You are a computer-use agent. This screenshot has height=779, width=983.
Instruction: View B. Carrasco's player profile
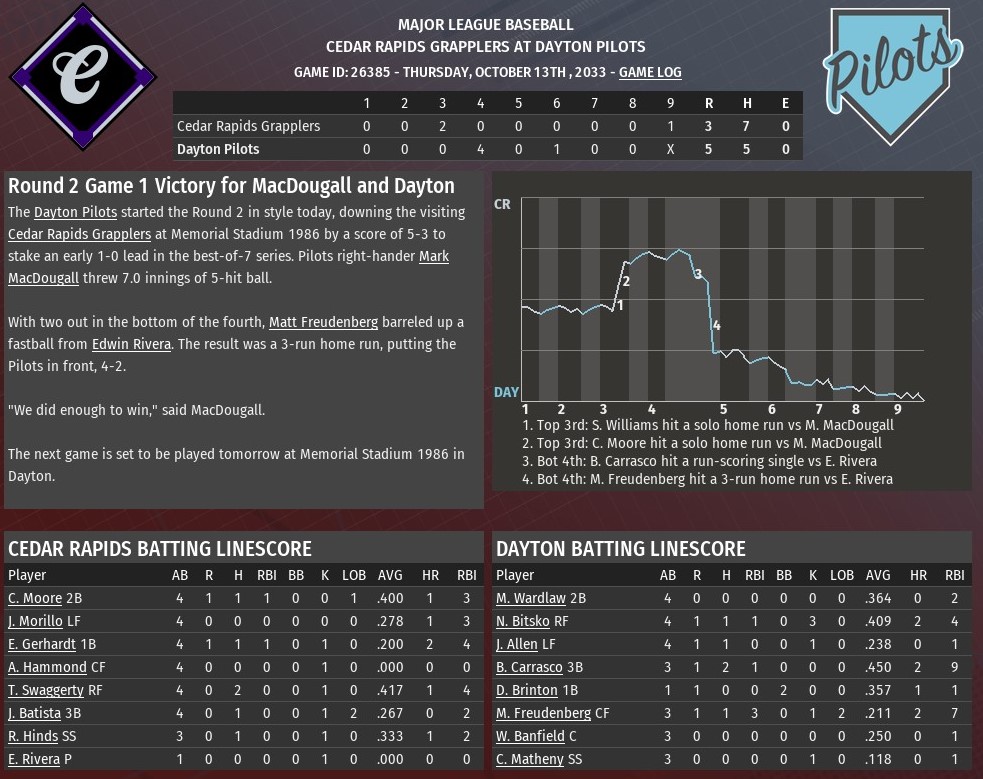pos(527,667)
